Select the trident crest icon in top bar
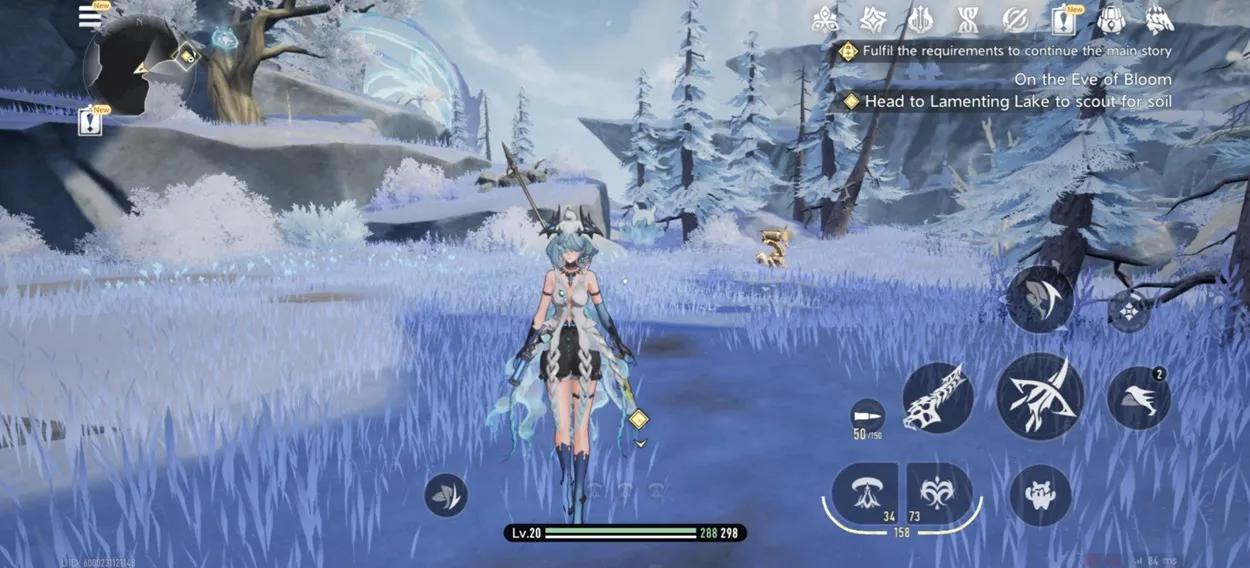This screenshot has width=1250, height=568. point(919,19)
